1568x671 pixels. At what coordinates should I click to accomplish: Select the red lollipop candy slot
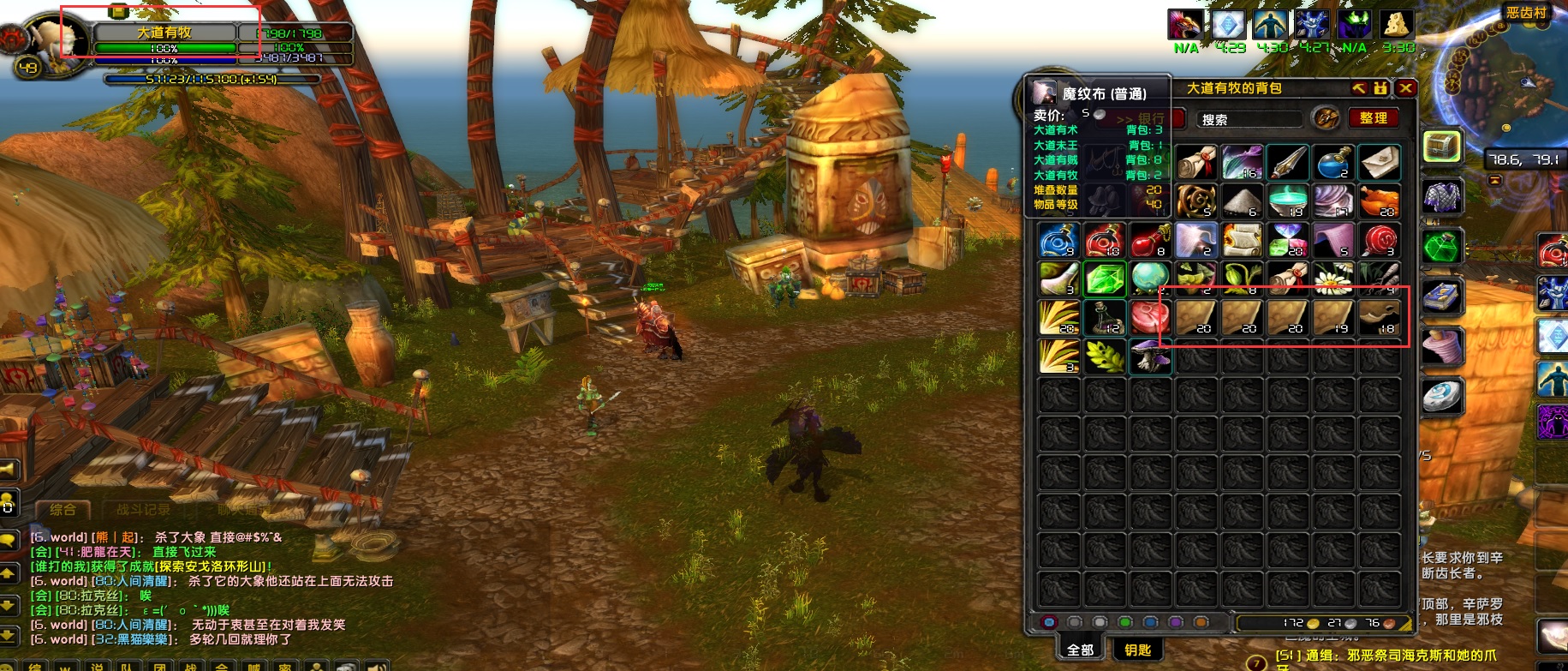1380,241
